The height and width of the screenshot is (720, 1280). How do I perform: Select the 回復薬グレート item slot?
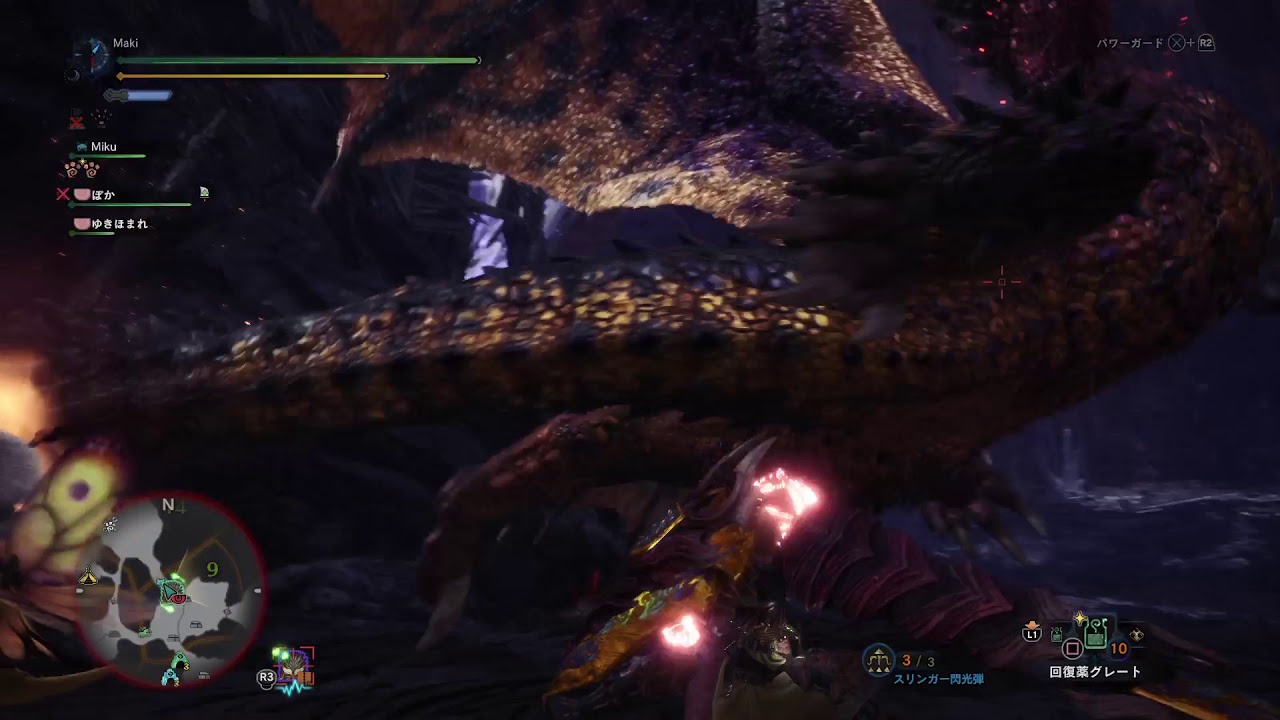1095,634
